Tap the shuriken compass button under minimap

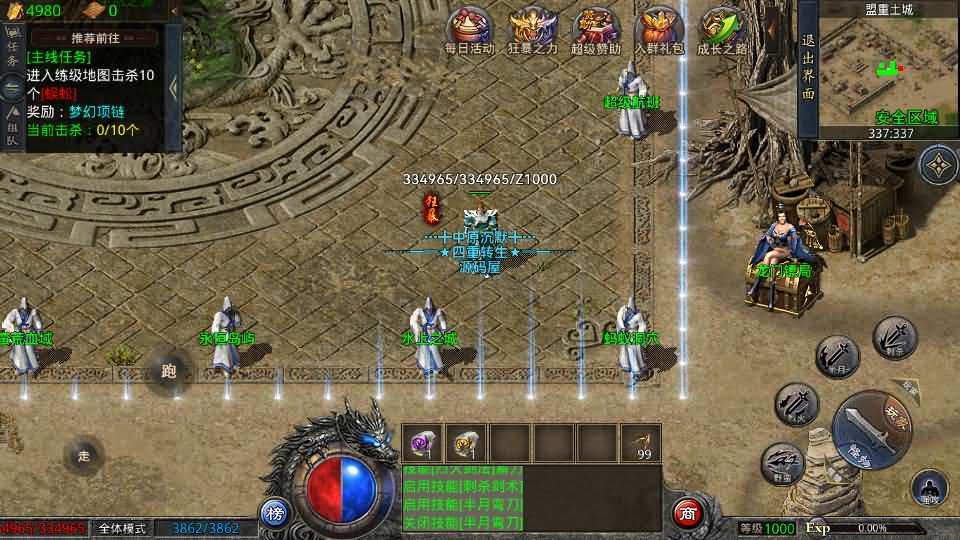(x=938, y=165)
